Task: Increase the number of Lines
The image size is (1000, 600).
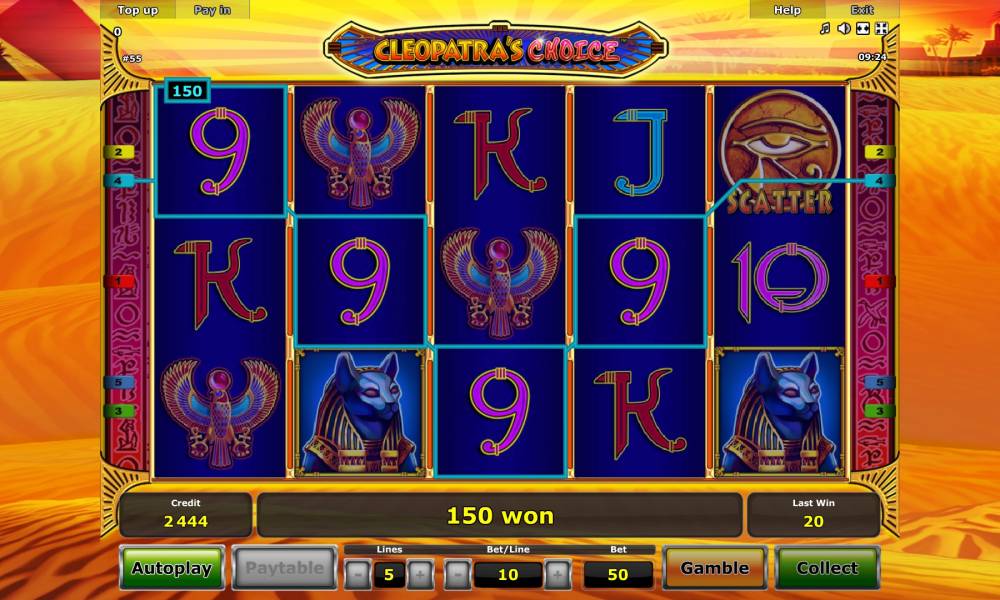Action: [421, 575]
